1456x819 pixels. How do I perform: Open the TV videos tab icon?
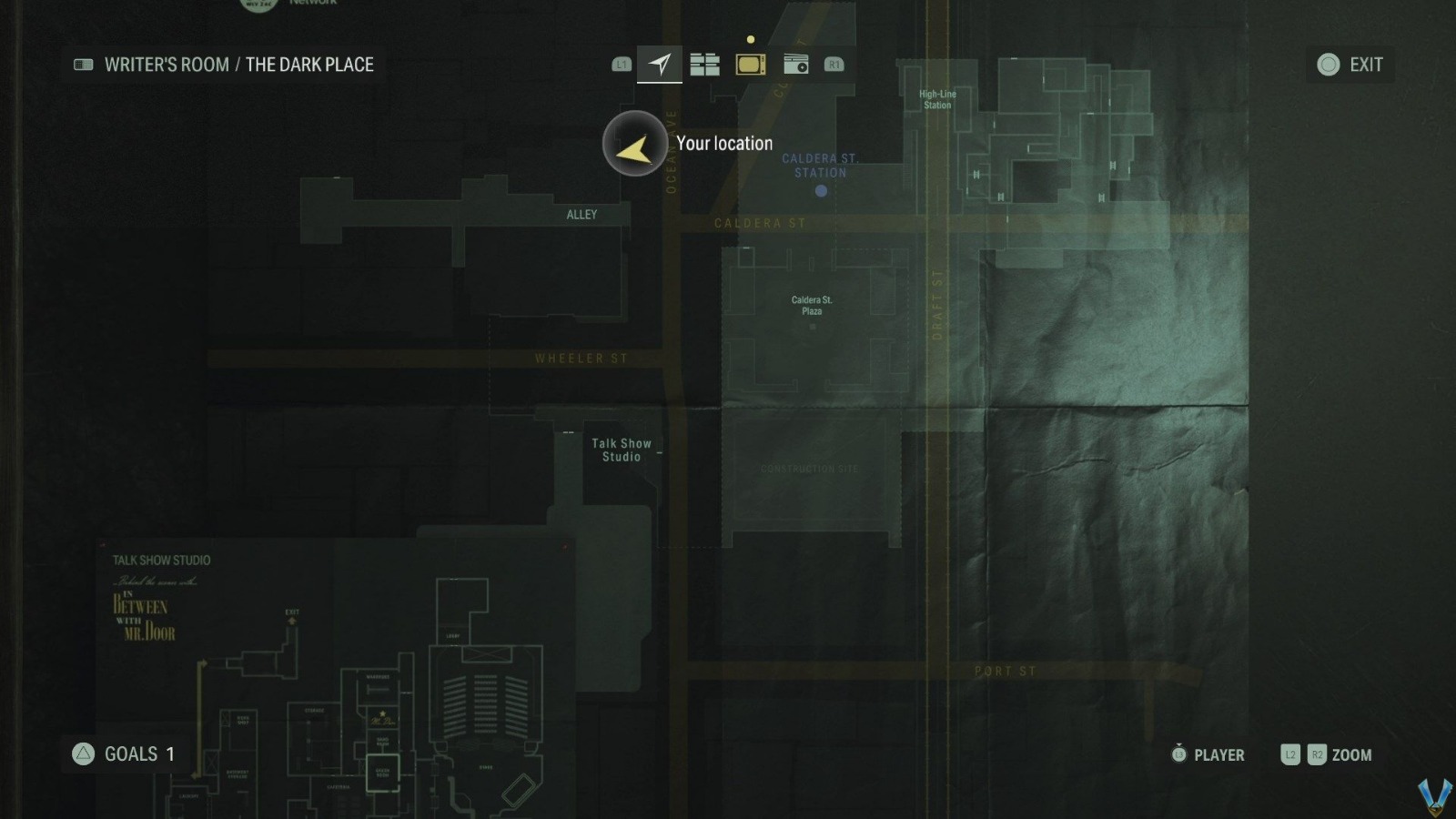[x=750, y=64]
